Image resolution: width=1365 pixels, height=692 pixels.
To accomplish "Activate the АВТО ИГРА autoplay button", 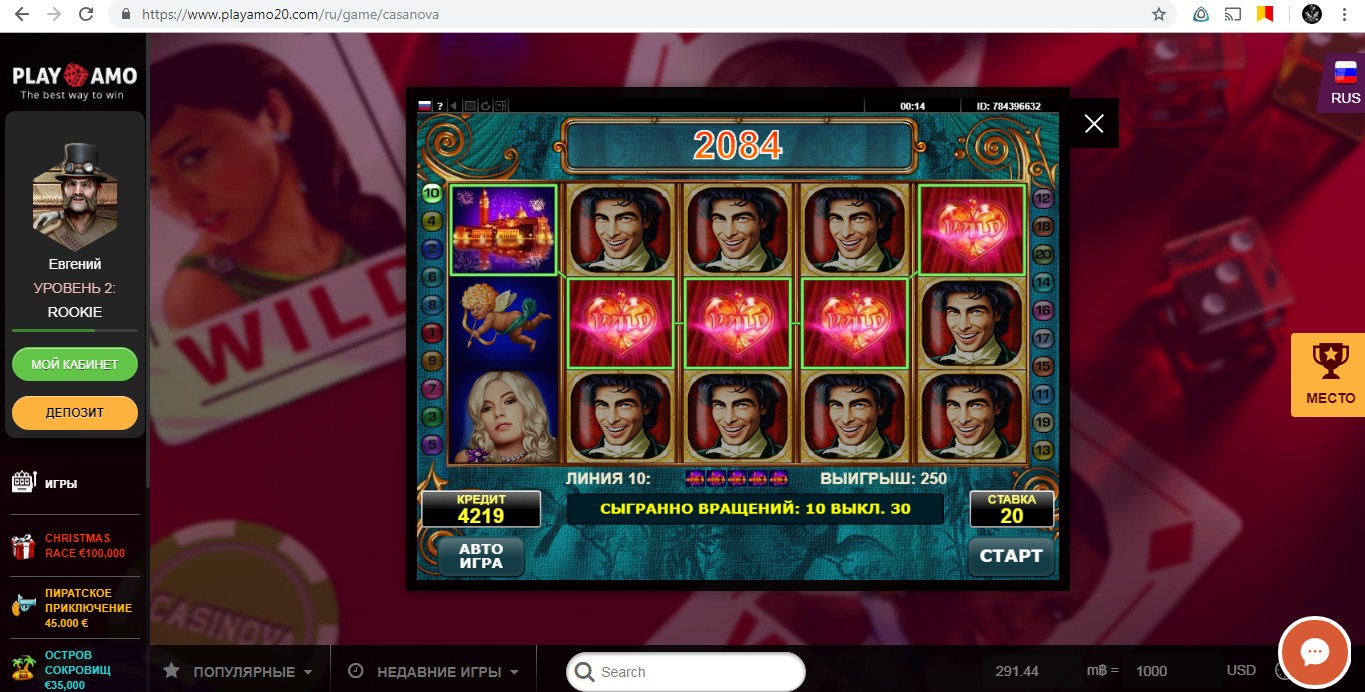I will click(480, 556).
